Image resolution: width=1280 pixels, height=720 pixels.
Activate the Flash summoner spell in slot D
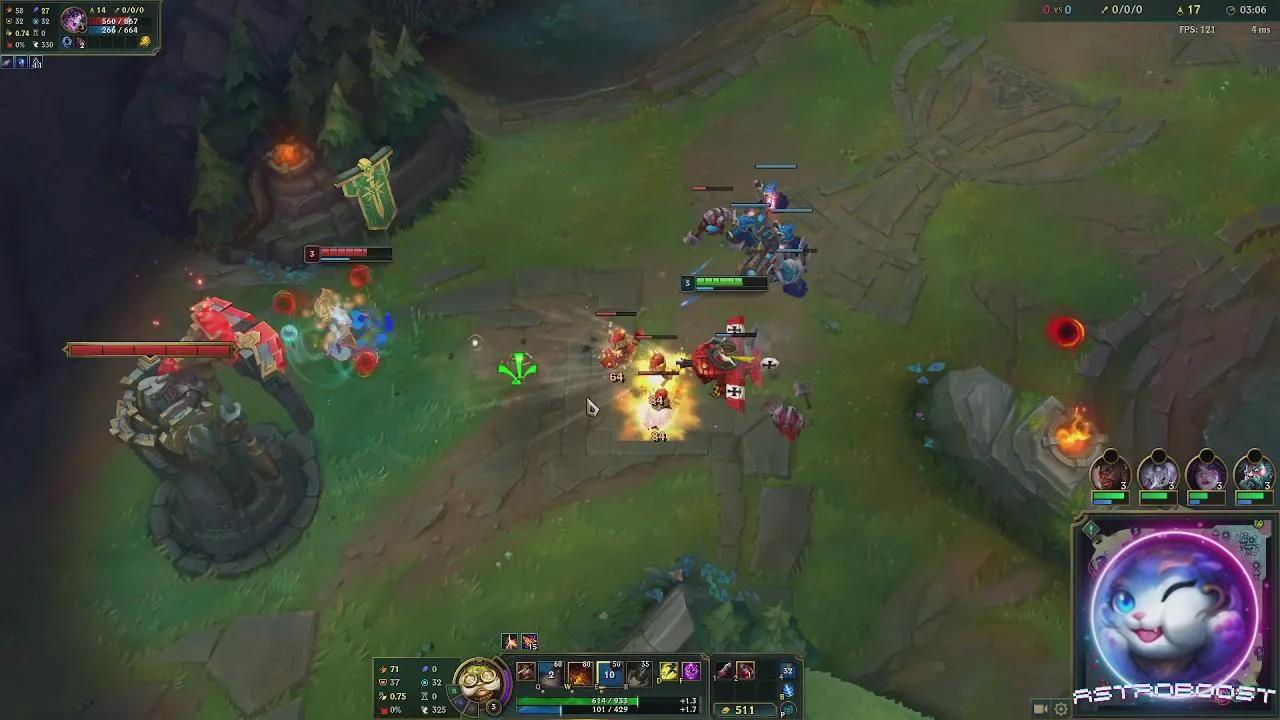click(x=668, y=674)
